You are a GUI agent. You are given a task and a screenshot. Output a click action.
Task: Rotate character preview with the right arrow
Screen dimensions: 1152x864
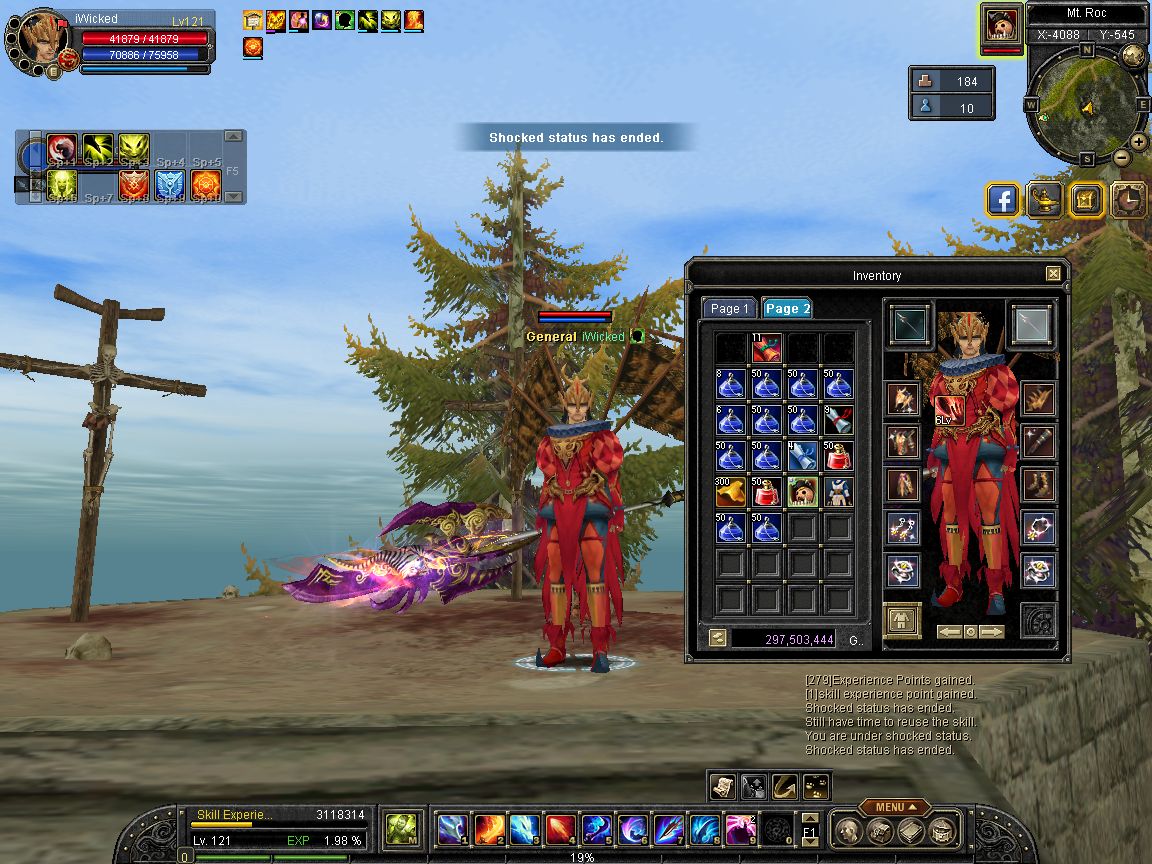pyautogui.click(x=992, y=632)
